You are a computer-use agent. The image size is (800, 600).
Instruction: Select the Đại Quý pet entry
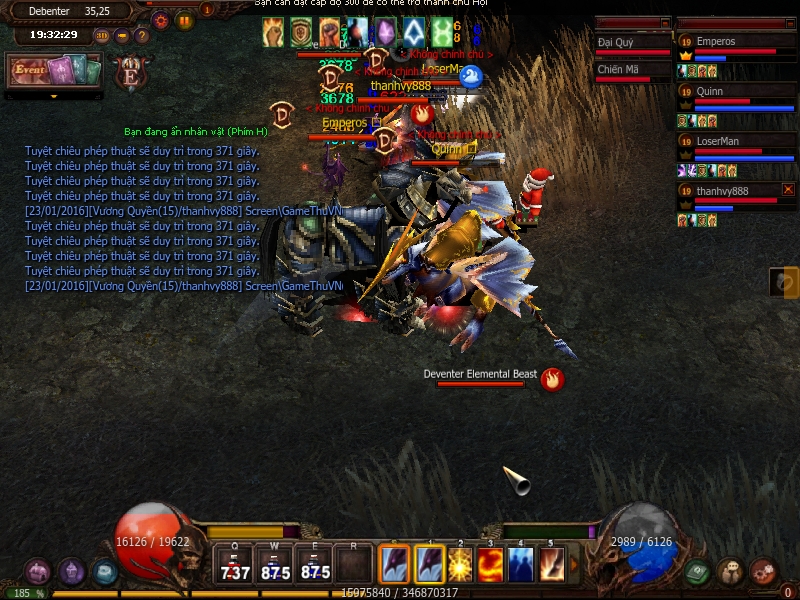point(632,43)
